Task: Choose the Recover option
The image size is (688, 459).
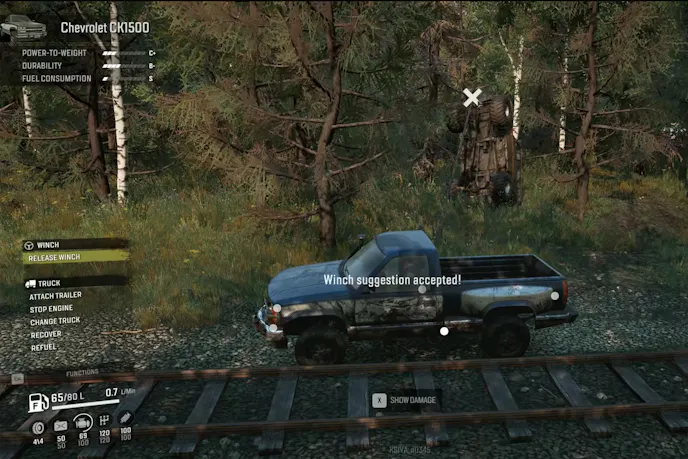Action: point(46,334)
